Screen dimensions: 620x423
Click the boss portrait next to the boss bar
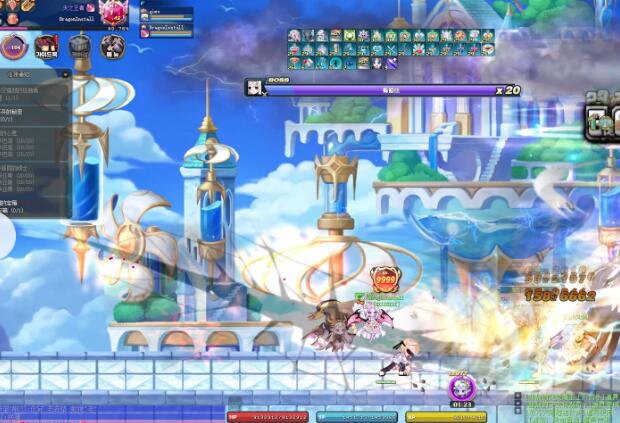pyautogui.click(x=255, y=89)
